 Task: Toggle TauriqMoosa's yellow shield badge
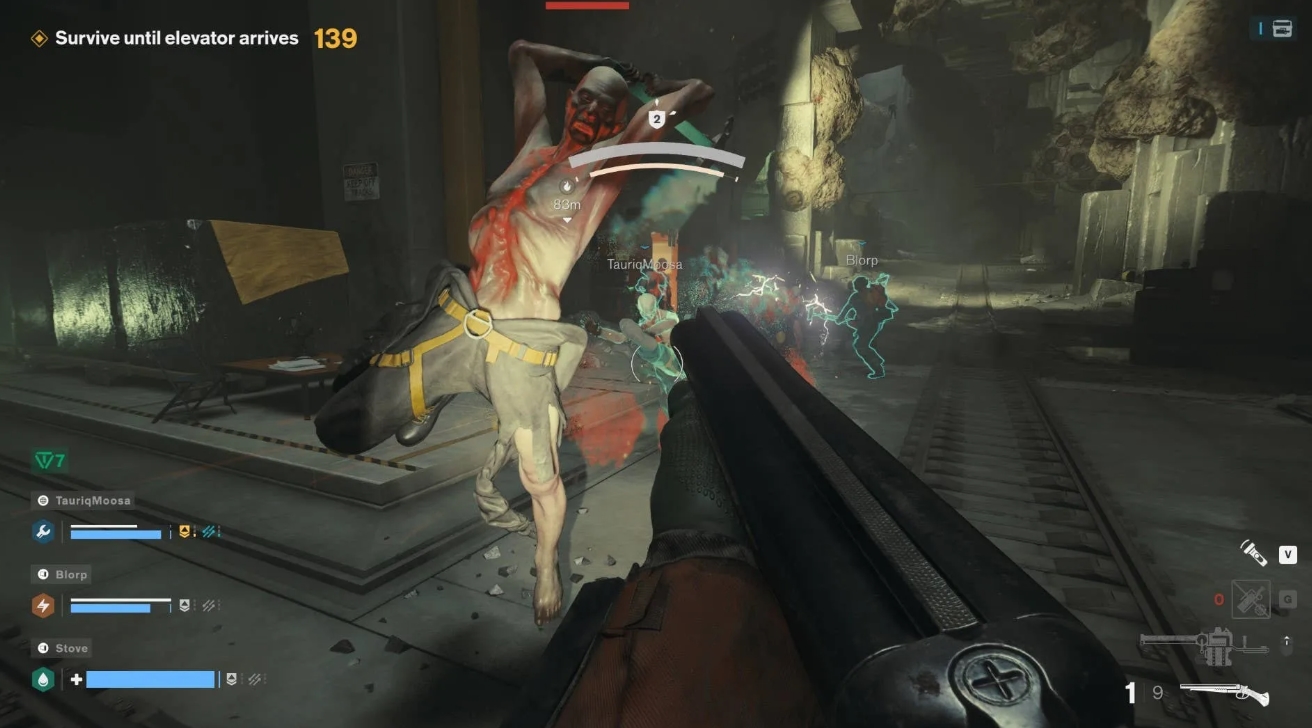tap(184, 531)
